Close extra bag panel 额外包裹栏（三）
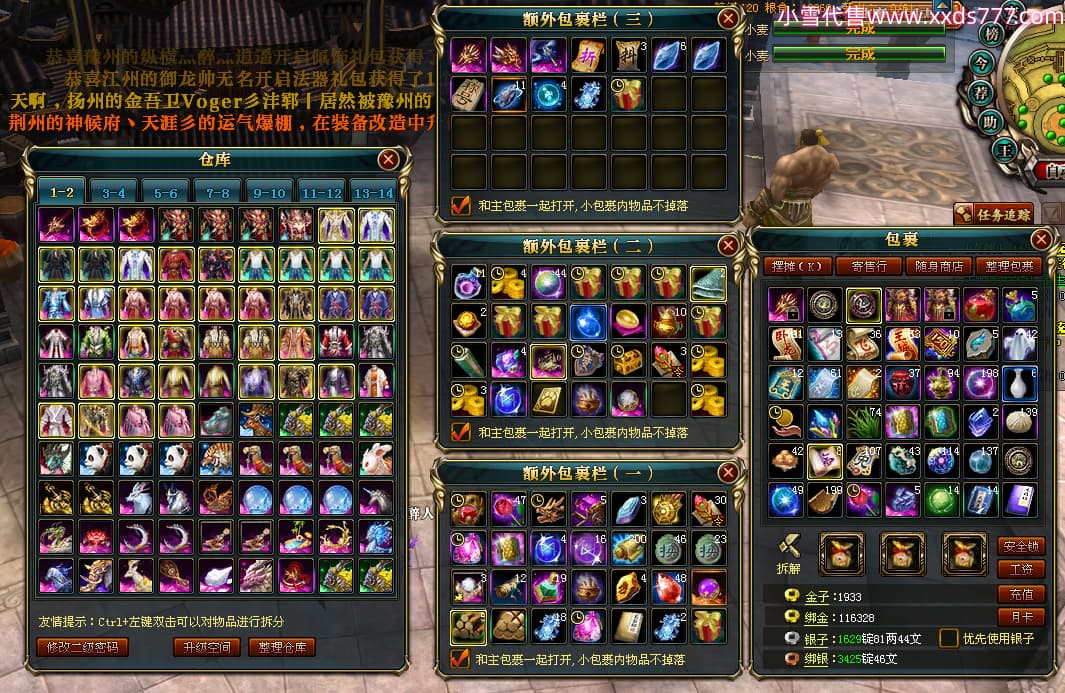Screen dimensions: 1065x693 click(728, 18)
